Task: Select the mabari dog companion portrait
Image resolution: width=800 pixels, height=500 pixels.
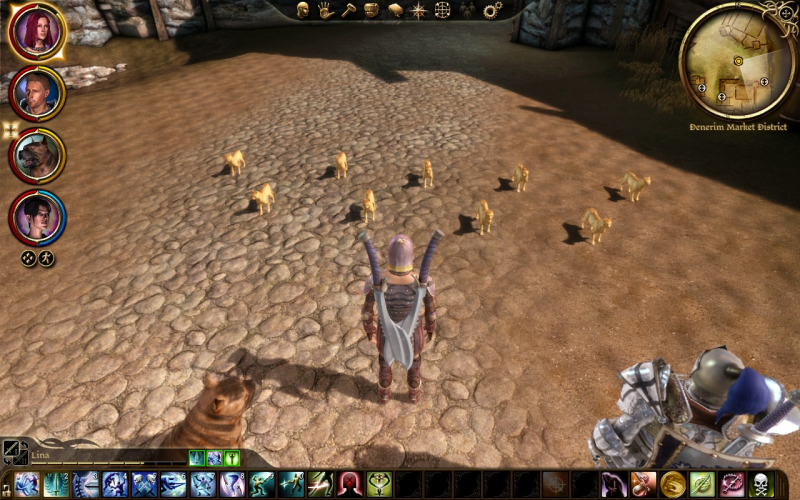Action: click(37, 155)
